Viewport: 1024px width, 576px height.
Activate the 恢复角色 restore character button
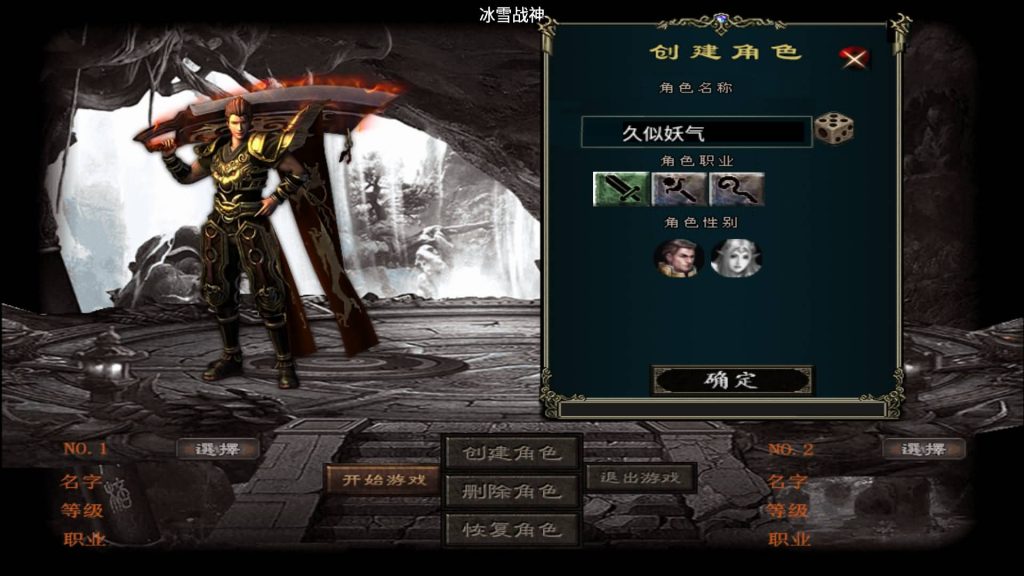(x=511, y=528)
